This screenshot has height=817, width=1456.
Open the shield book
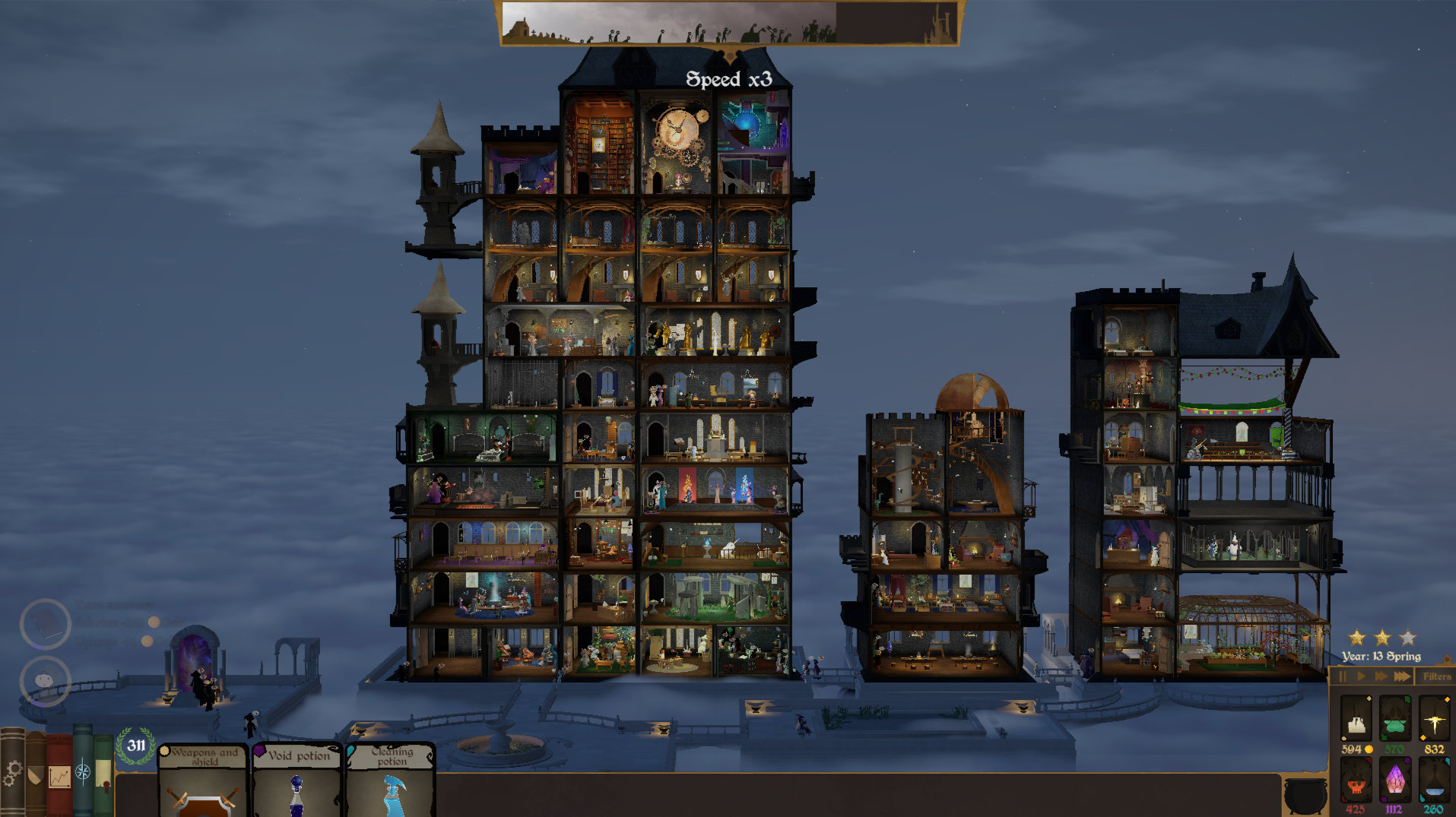point(35,775)
